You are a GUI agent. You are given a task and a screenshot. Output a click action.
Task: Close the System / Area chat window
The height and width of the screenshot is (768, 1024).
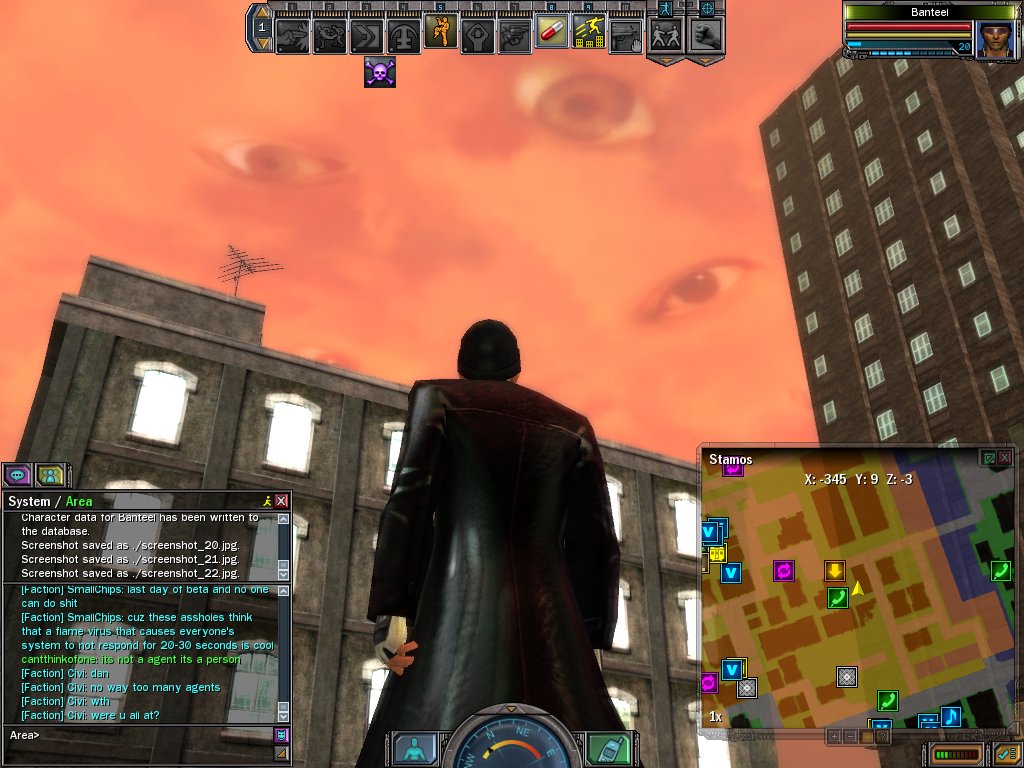282,501
